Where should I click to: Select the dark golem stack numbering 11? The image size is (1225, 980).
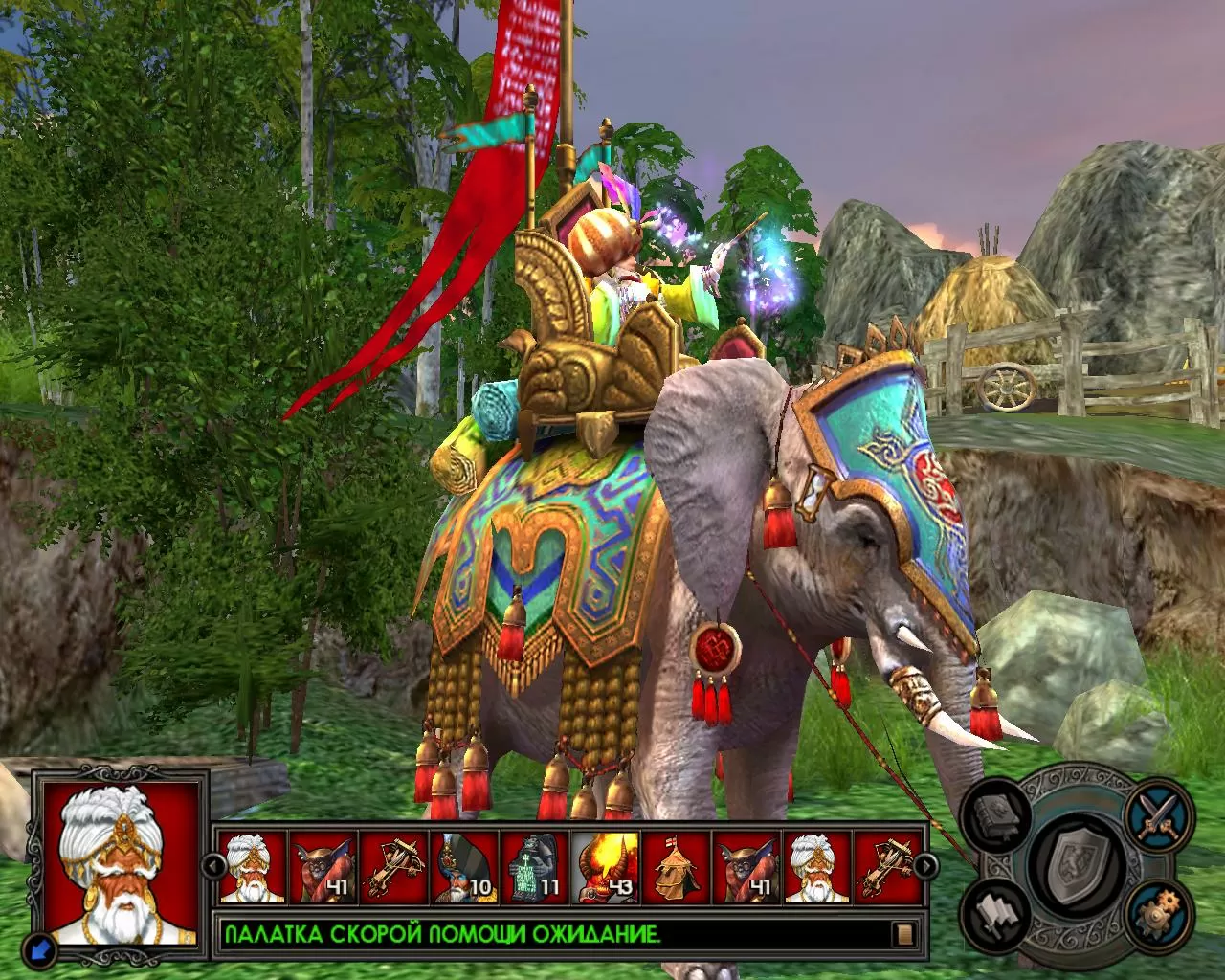[x=536, y=867]
